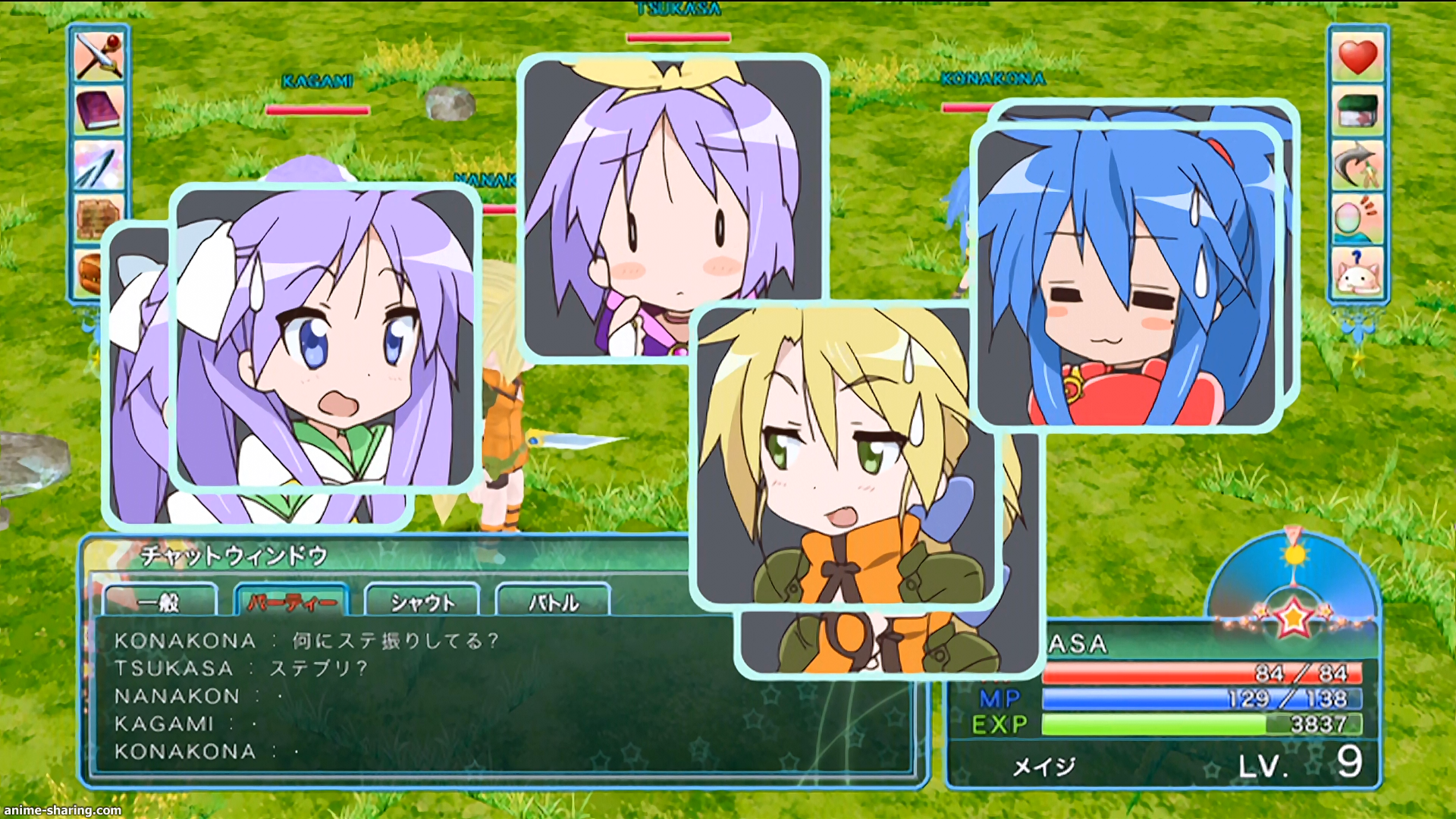Open the purple spellbook icon

[99, 110]
